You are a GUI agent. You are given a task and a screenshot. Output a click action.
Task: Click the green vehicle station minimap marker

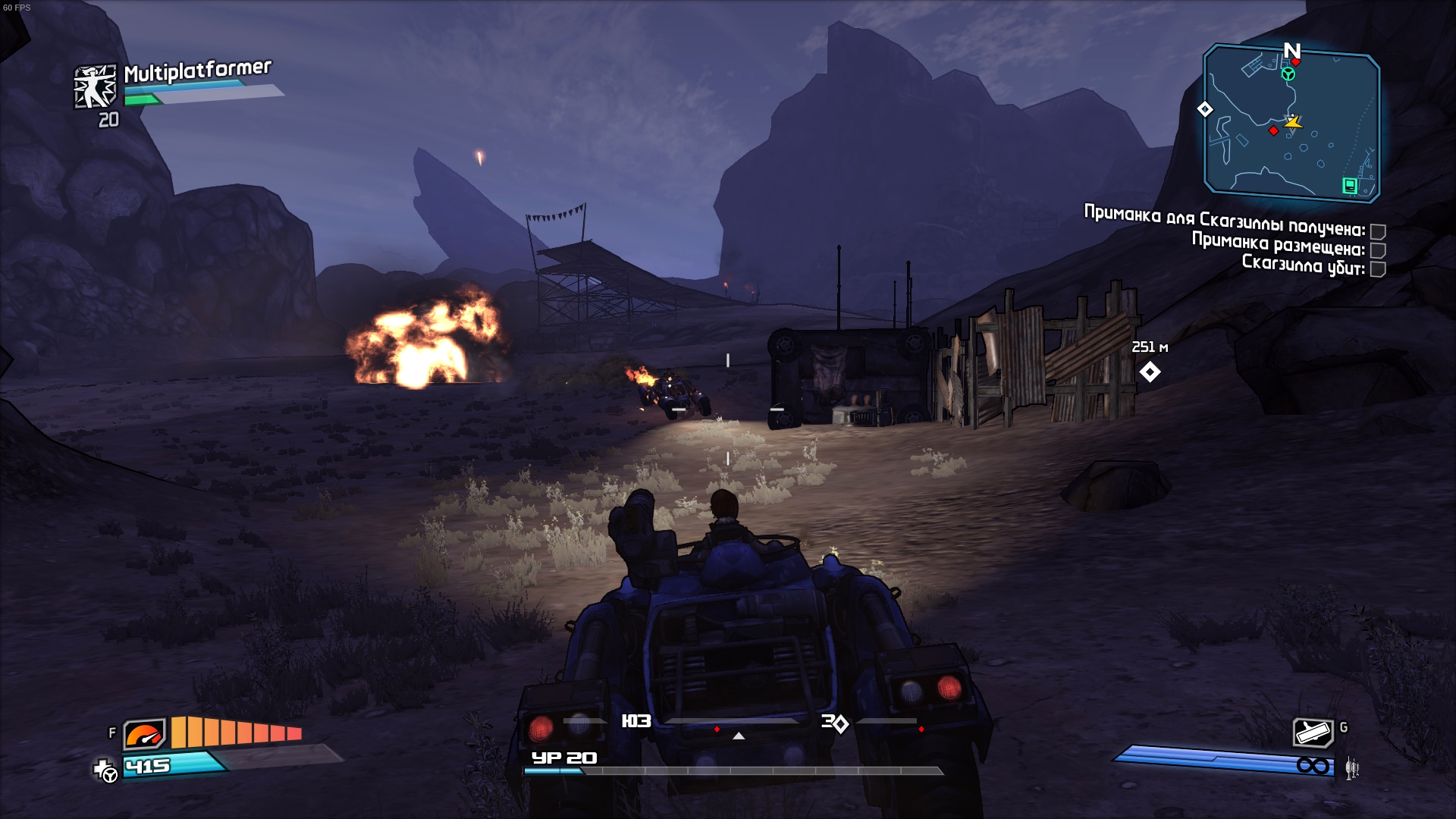1288,74
